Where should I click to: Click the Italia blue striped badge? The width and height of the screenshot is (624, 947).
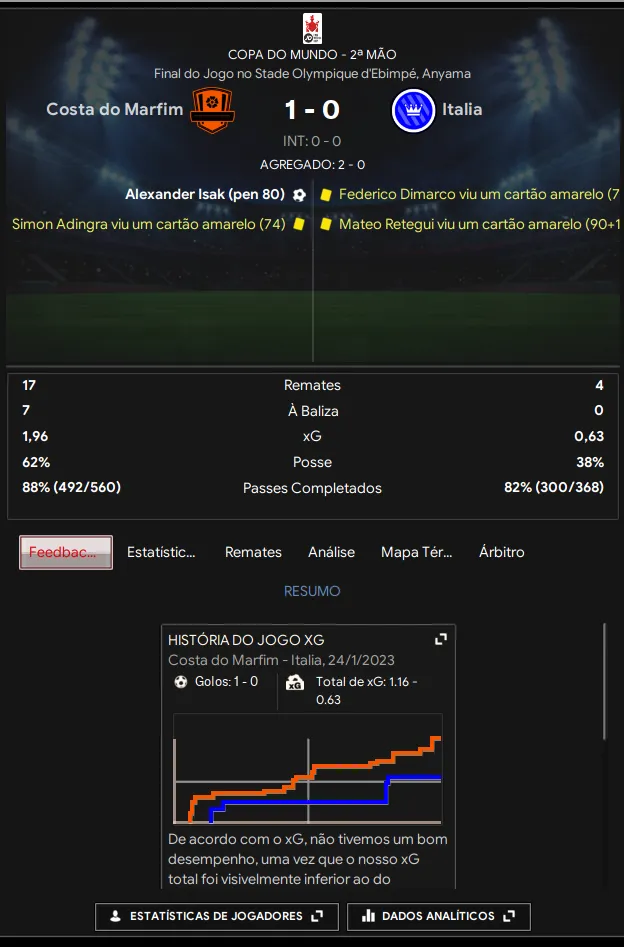[x=413, y=110]
